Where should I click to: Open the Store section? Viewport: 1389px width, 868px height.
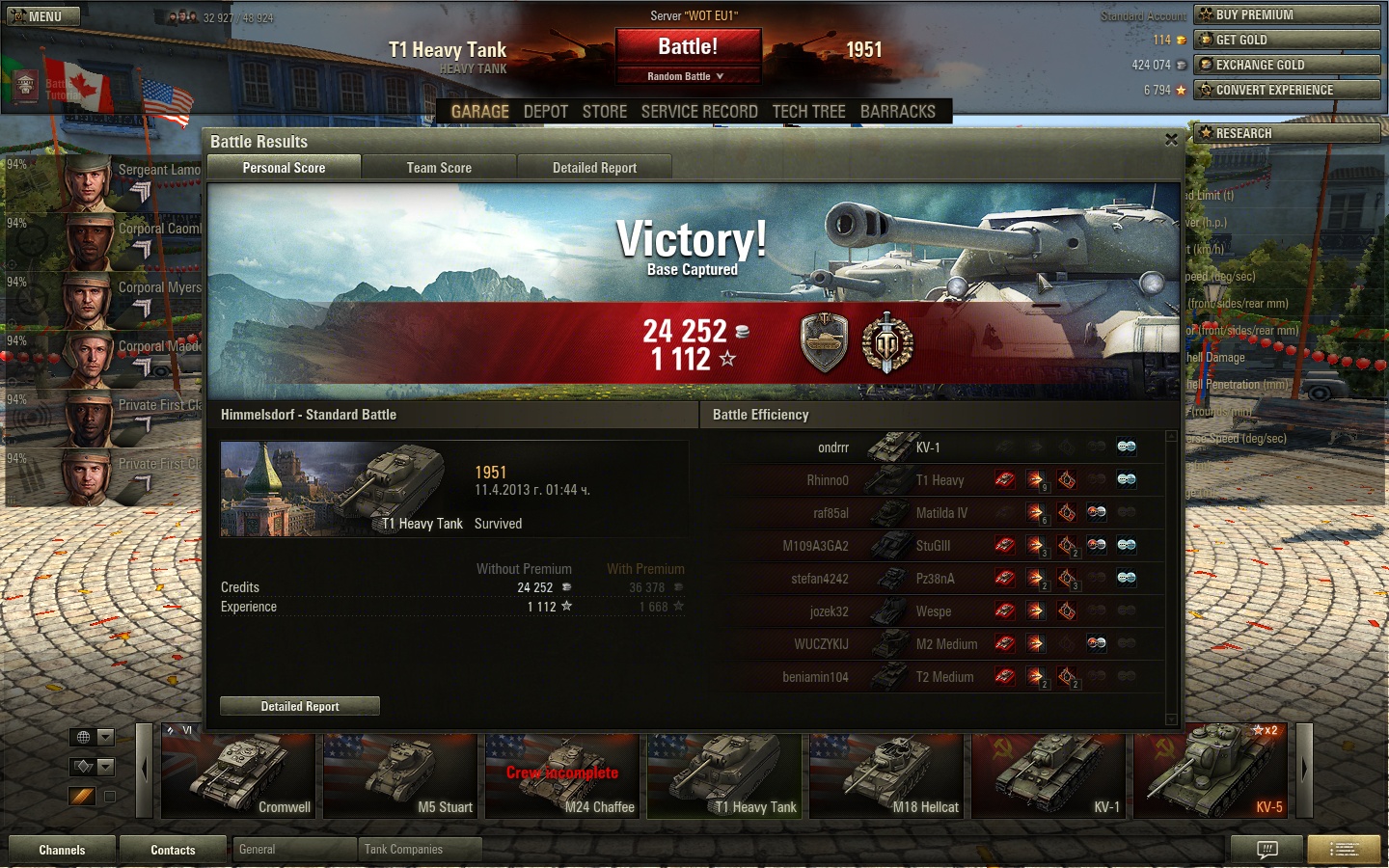coord(605,112)
